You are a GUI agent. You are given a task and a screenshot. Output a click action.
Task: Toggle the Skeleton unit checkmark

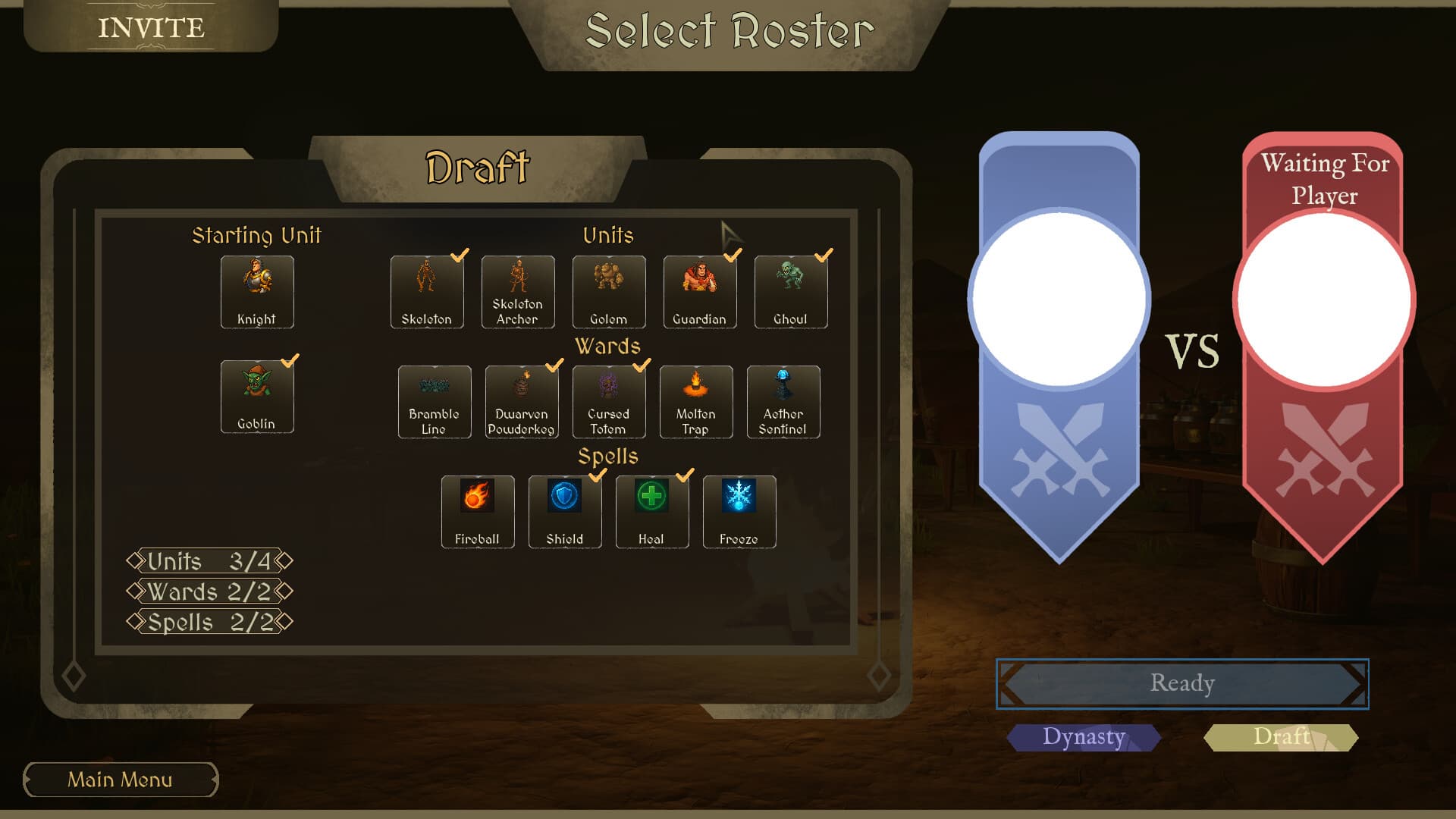pyautogui.click(x=426, y=292)
